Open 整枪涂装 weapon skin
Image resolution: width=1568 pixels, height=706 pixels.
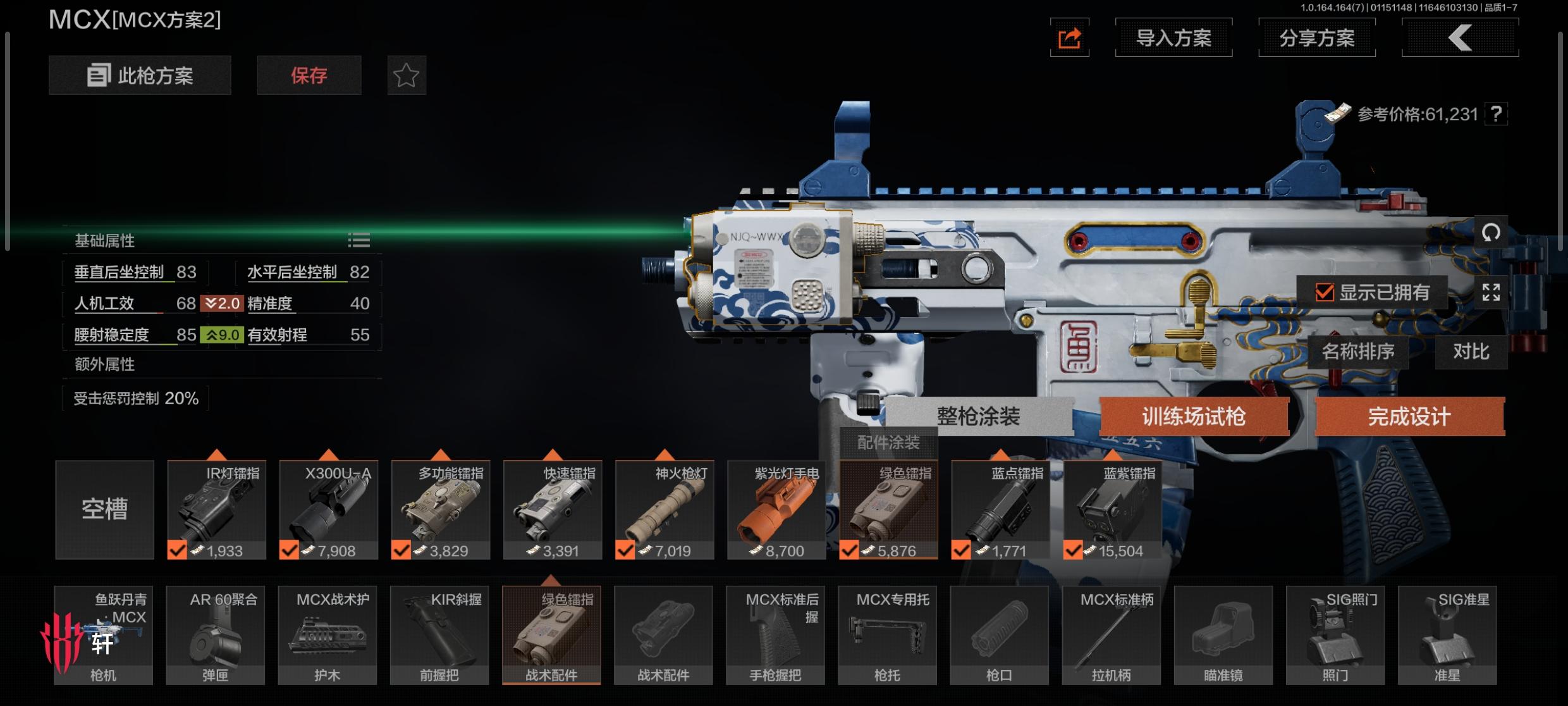978,416
